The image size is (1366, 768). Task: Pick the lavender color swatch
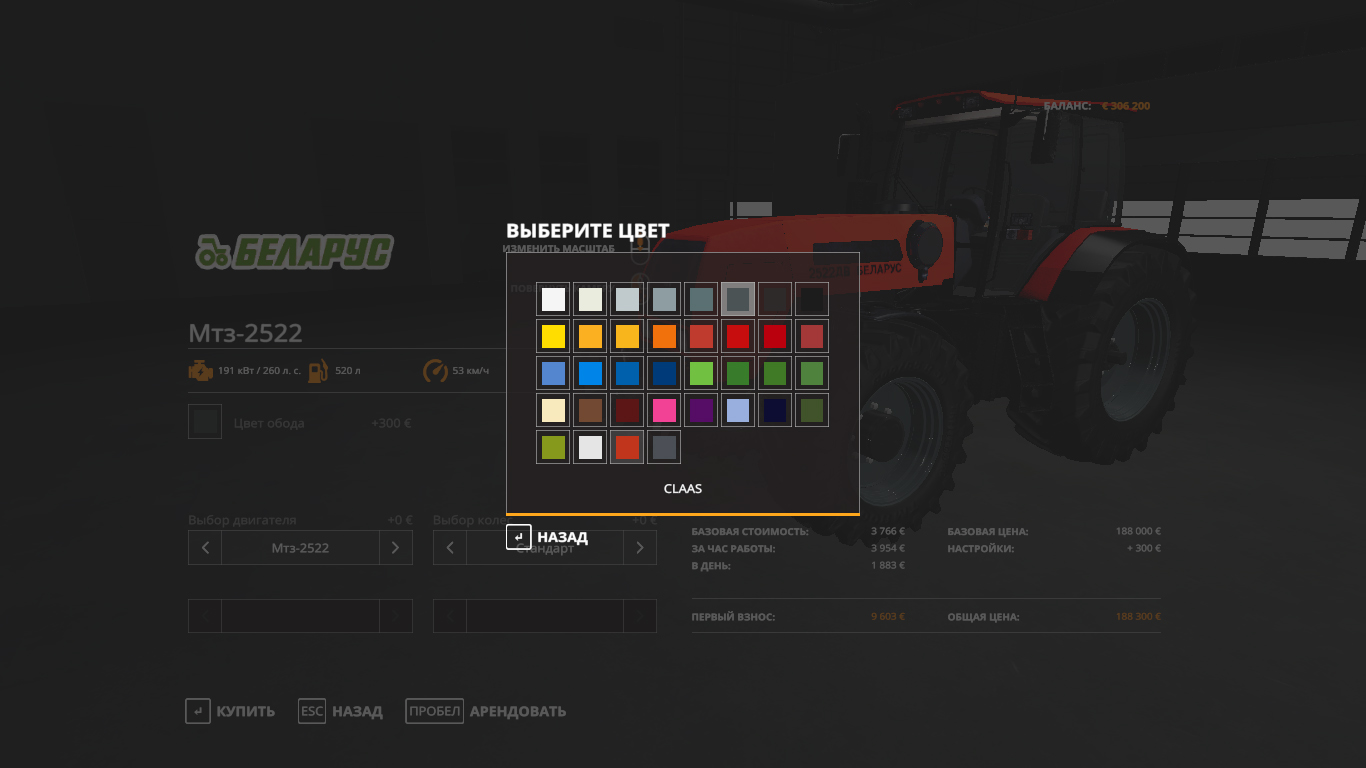point(738,410)
